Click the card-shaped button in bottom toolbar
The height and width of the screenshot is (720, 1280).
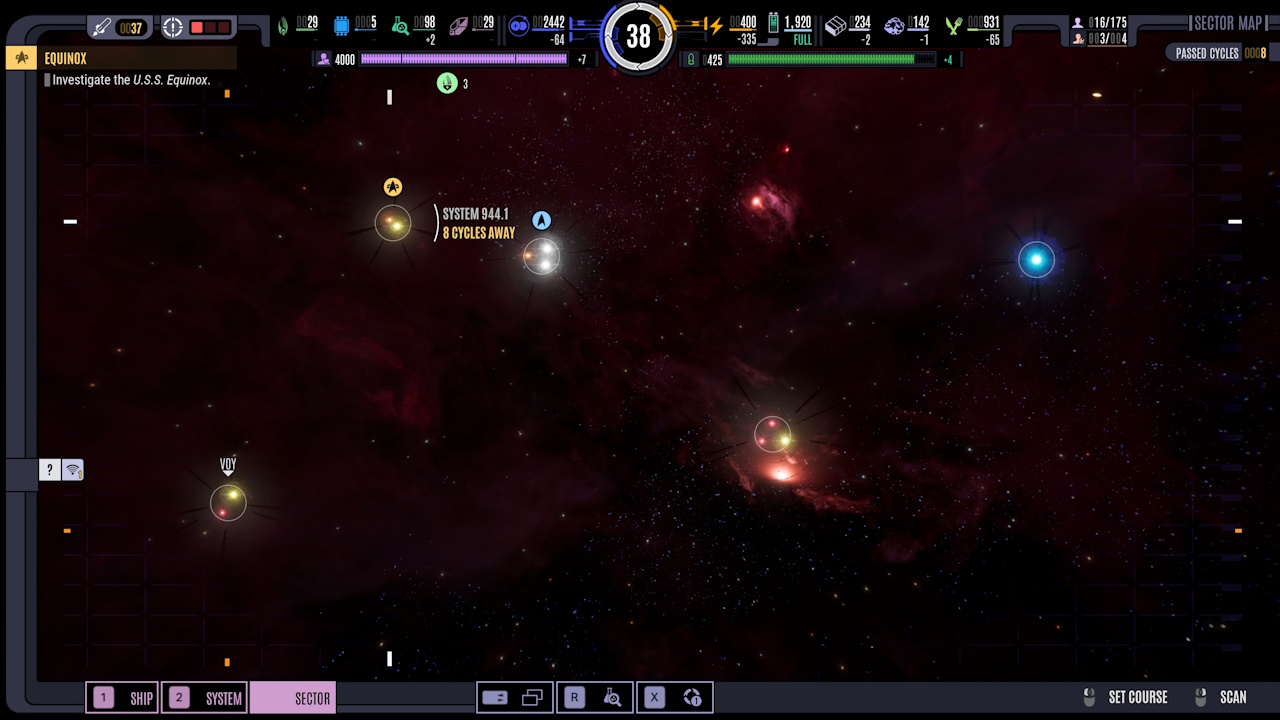[x=495, y=698]
